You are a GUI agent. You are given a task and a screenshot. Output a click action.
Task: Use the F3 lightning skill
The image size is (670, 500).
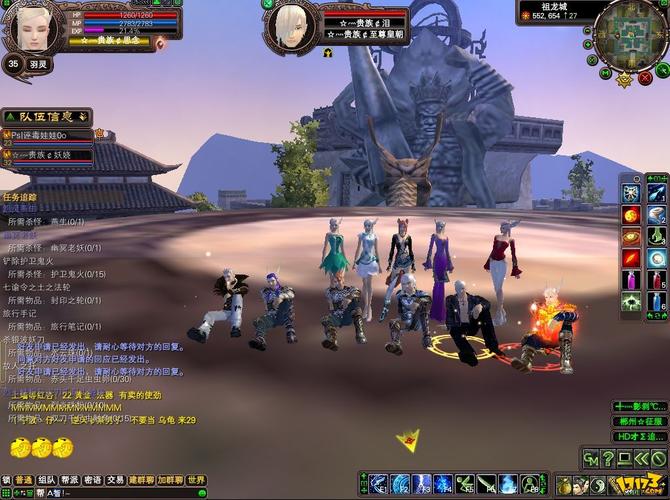click(x=422, y=484)
